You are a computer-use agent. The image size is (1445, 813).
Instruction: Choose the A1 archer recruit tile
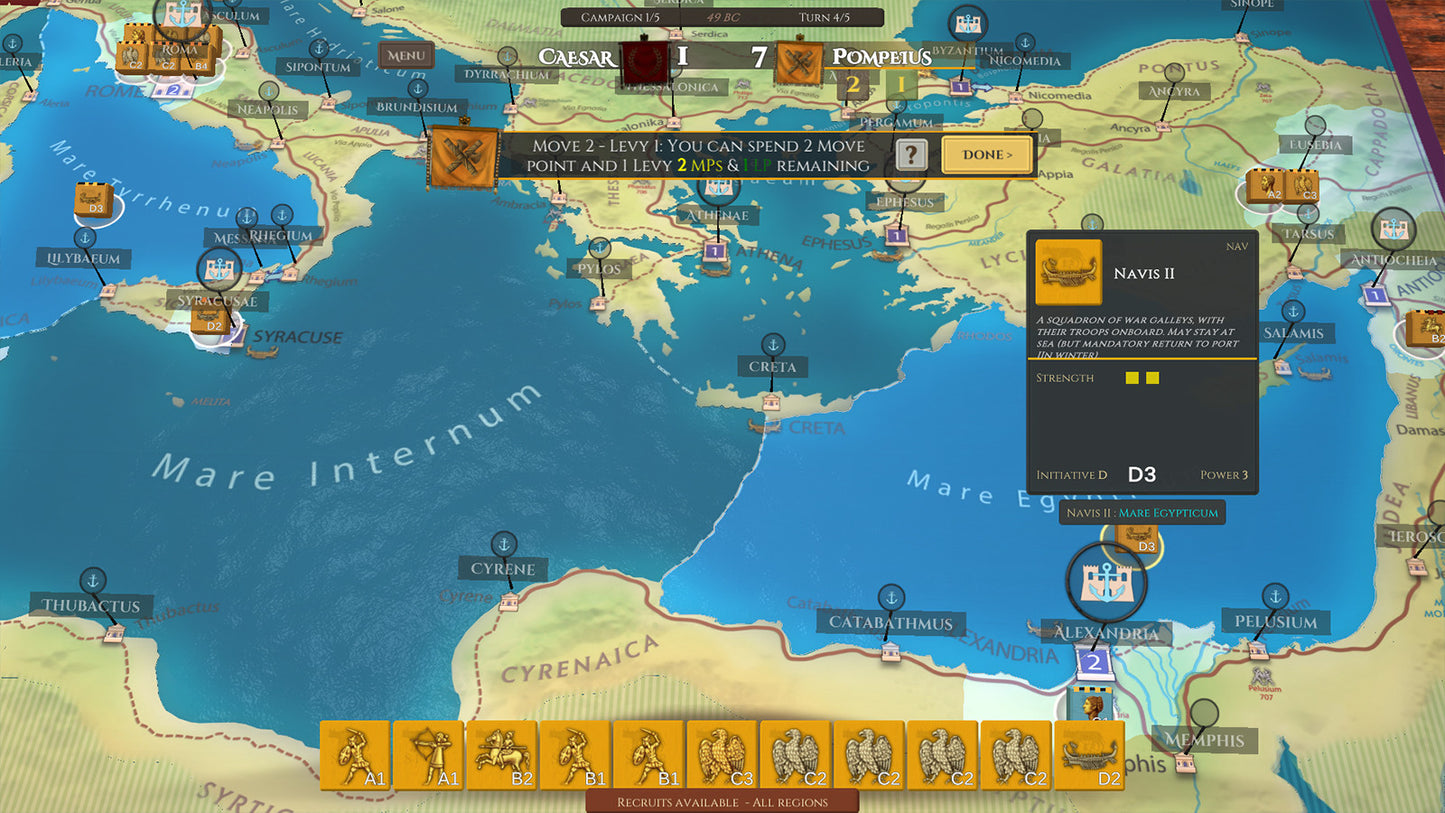click(x=429, y=755)
